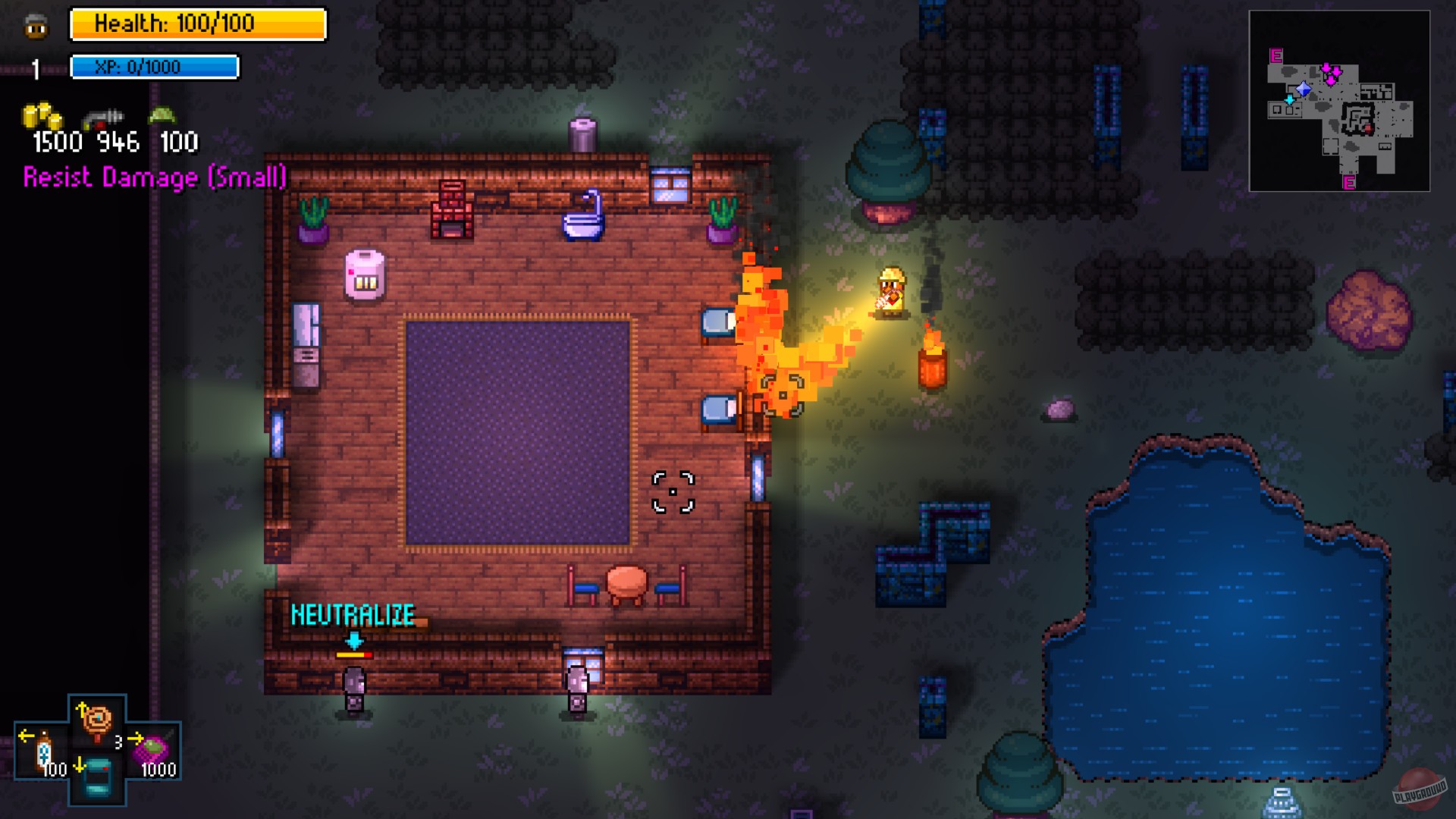Click the left arrow beside the potion slot
Viewport: 1456px width, 819px height.
click(27, 736)
